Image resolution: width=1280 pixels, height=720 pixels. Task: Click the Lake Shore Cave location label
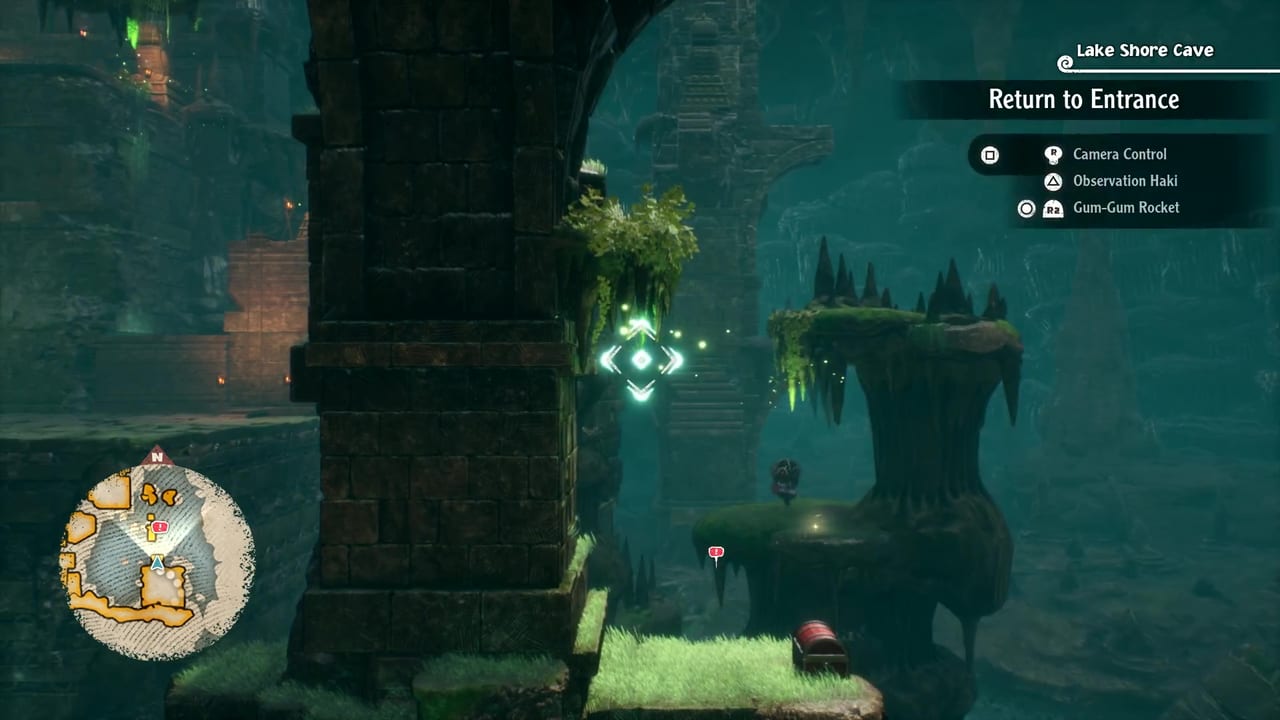[1144, 50]
